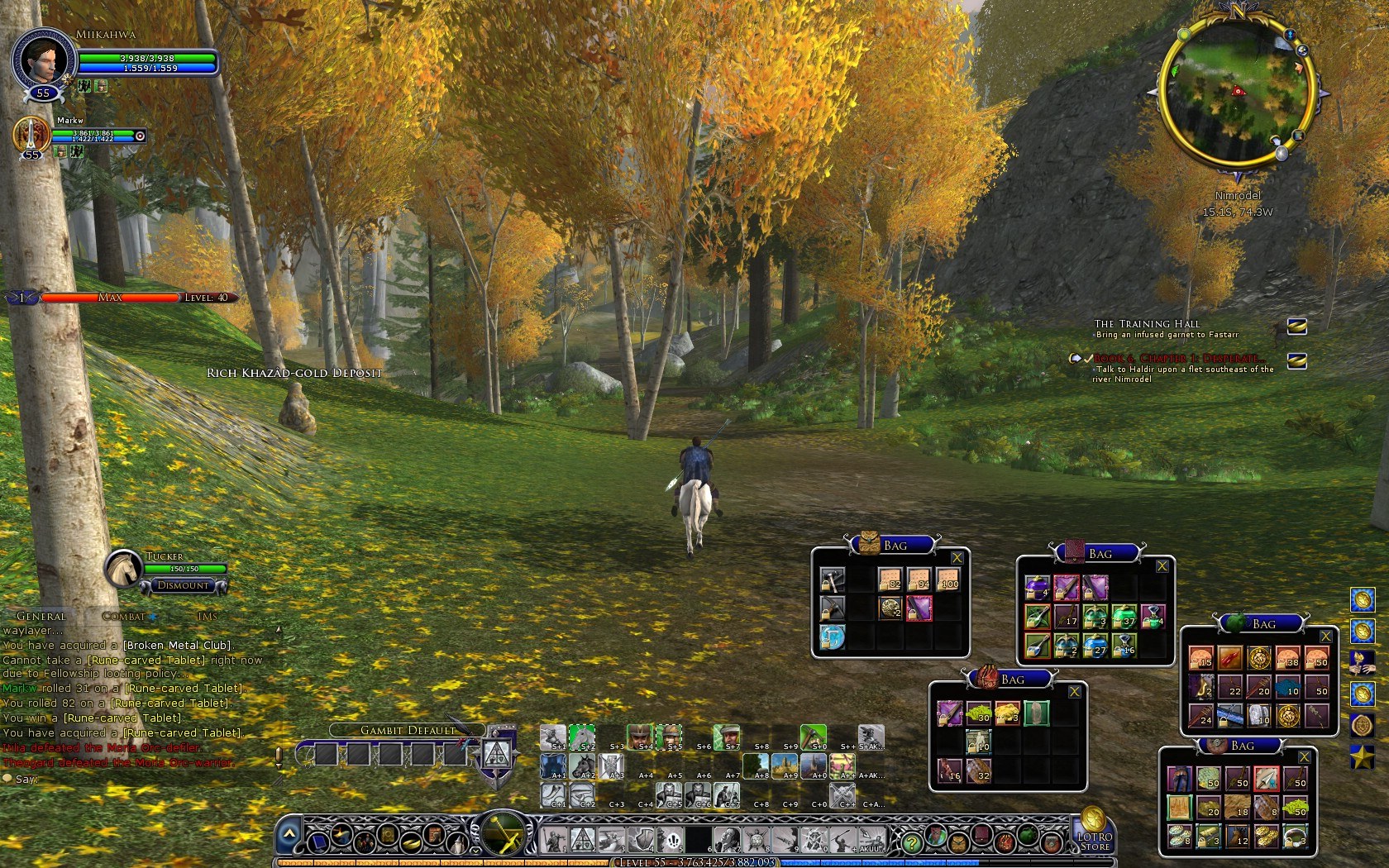Use the green pickaxe quickslot skill
Viewport: 1389px width, 868px height.
(814, 737)
